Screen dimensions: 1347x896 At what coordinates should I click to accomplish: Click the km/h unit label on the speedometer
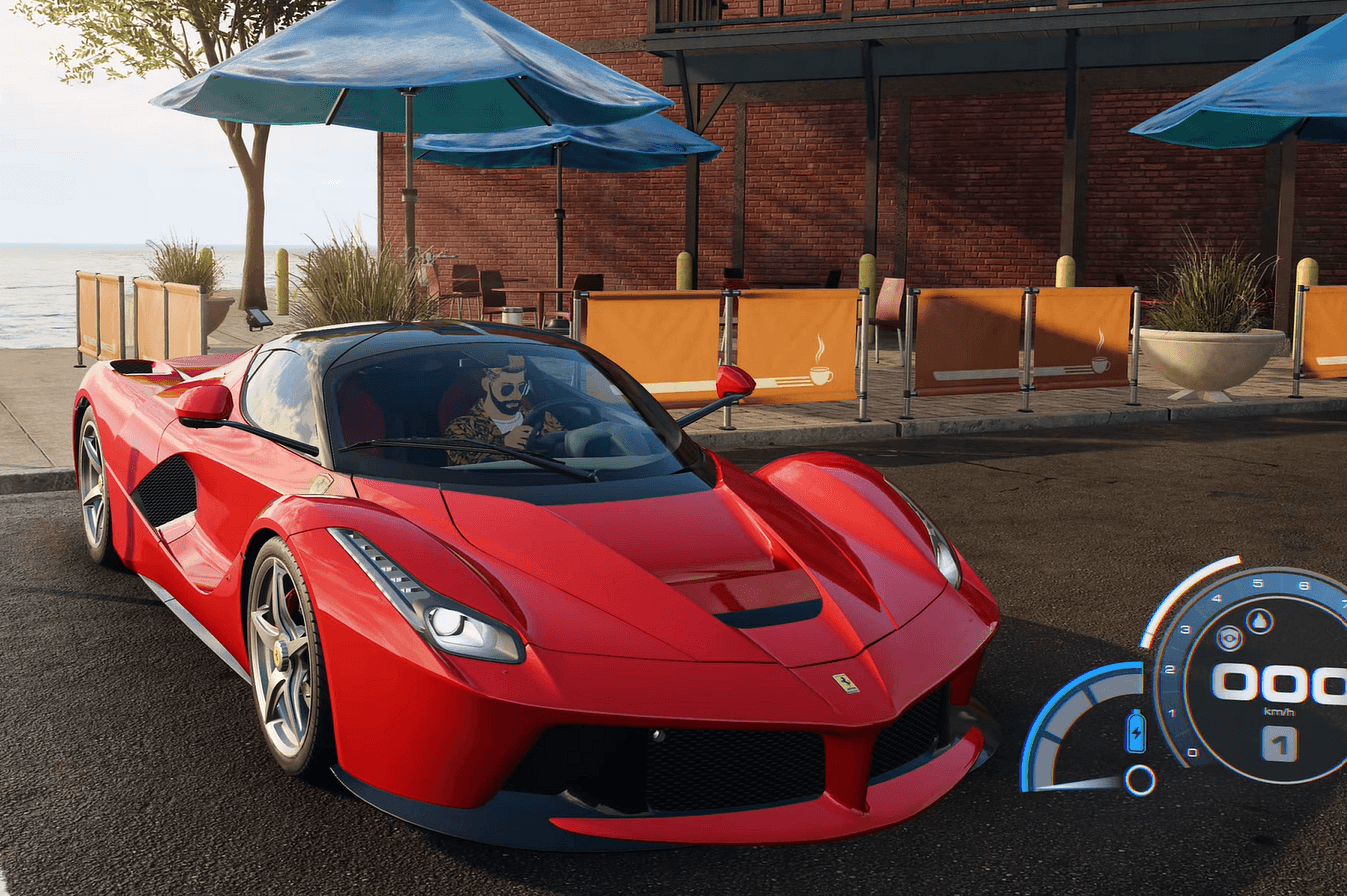click(x=1278, y=711)
